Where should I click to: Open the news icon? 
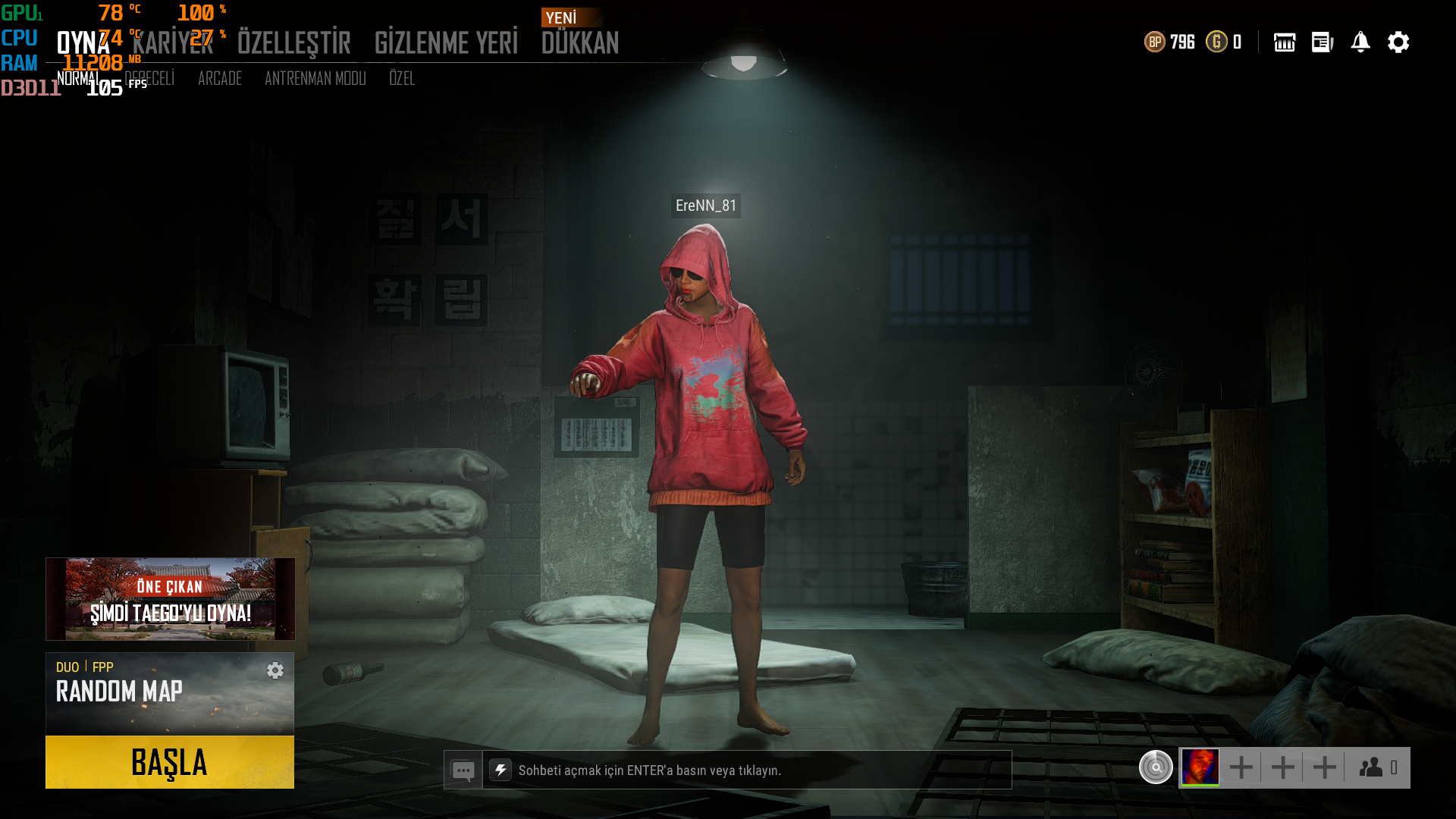[x=1323, y=42]
